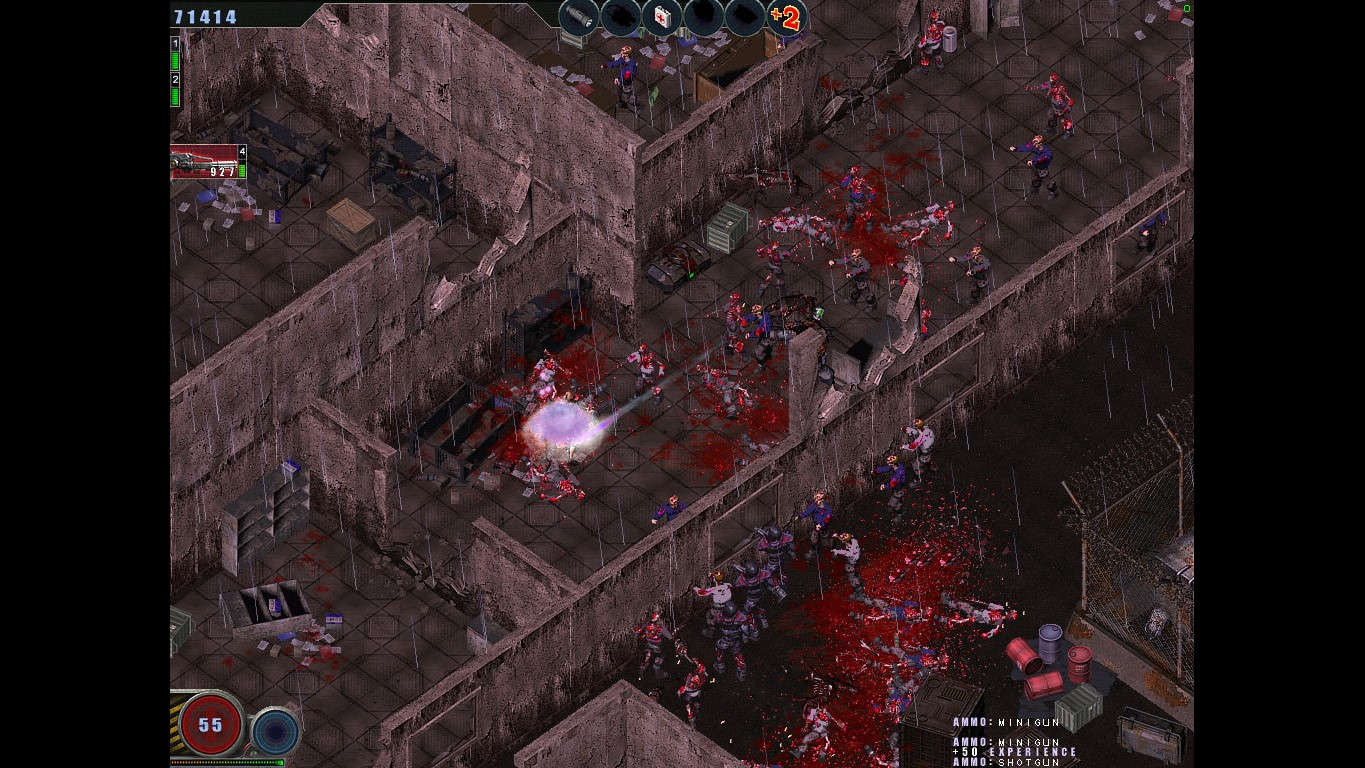Click the red health gauge showing 55

(x=209, y=724)
